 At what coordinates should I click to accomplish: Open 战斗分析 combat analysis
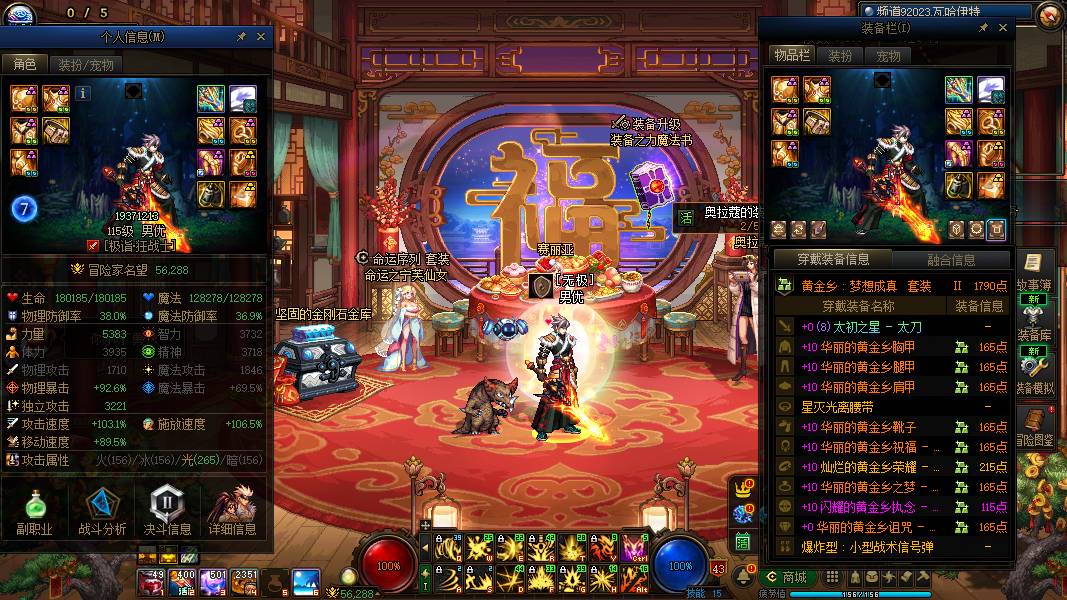pos(101,510)
